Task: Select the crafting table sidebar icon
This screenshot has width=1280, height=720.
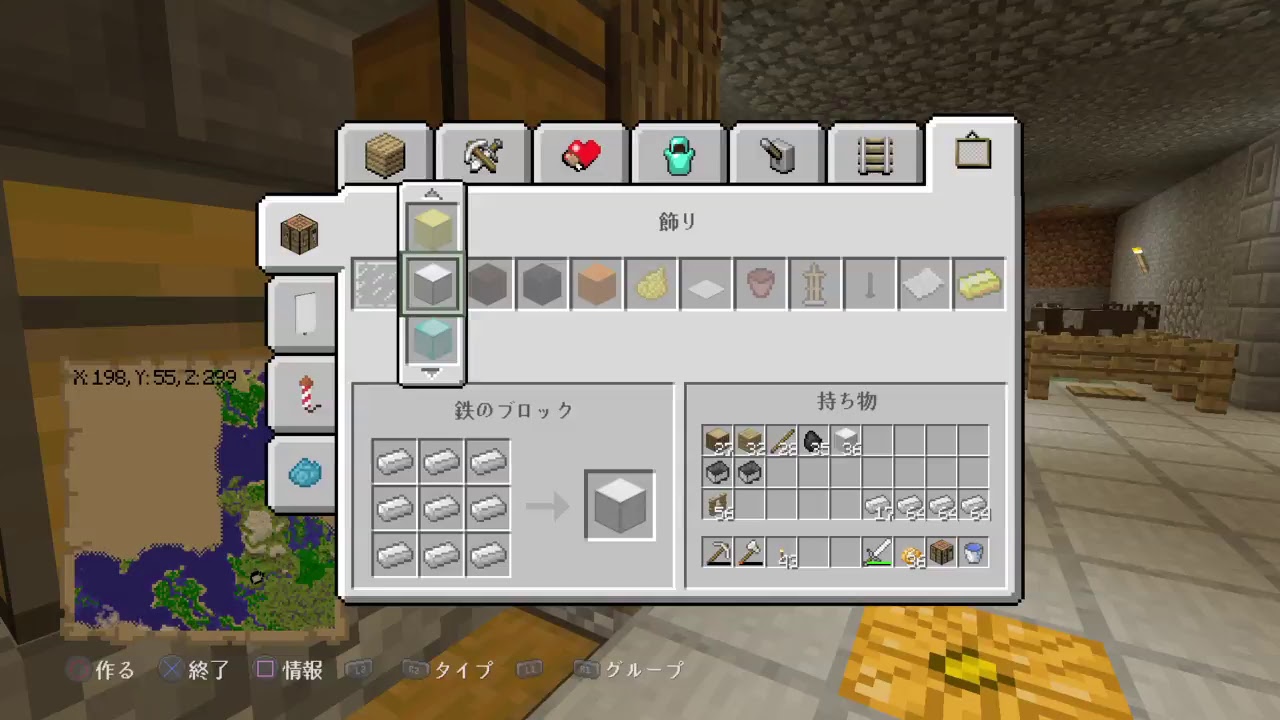Action: click(x=299, y=233)
